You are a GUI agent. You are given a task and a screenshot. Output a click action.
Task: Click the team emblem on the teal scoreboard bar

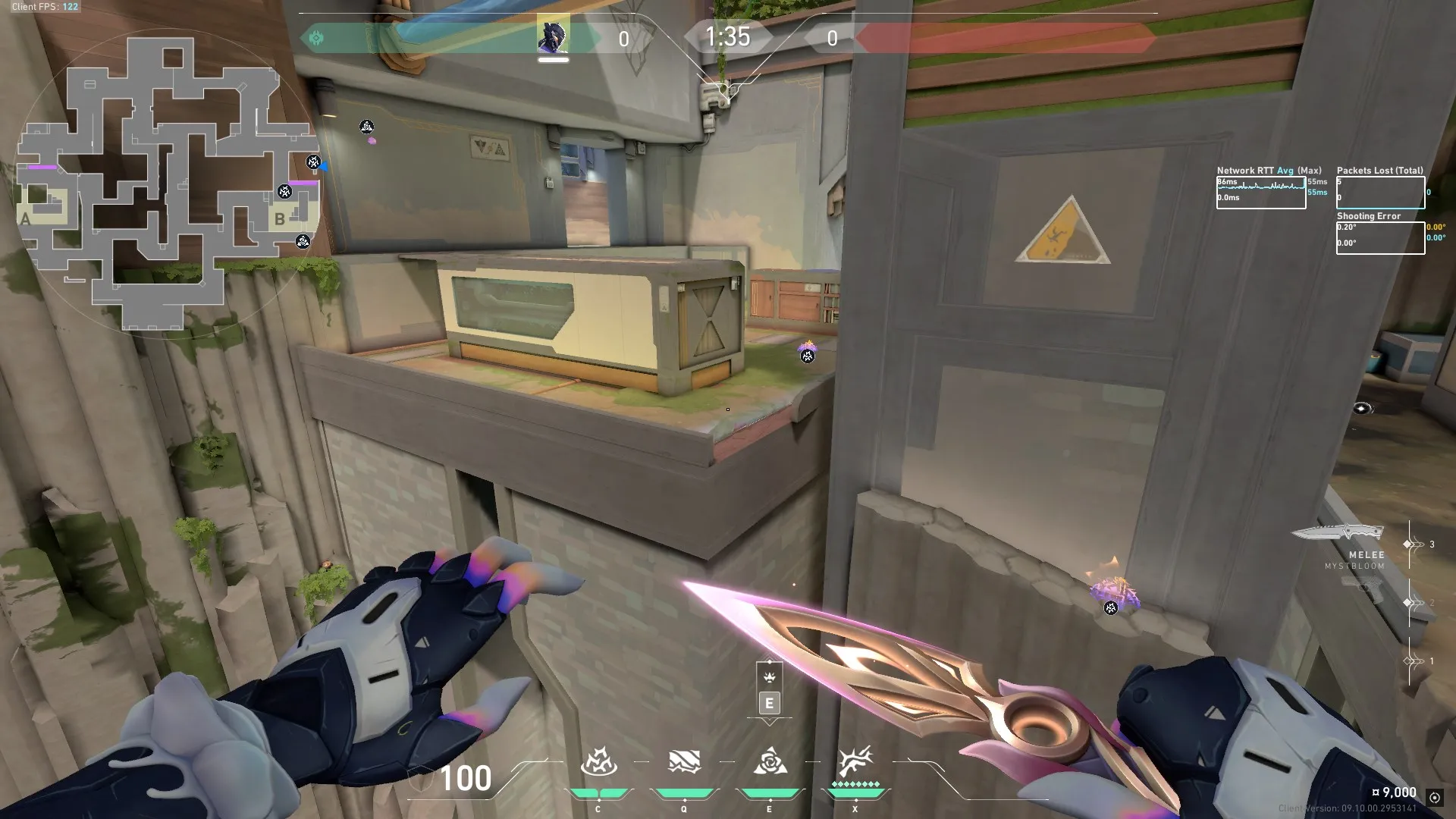pos(316,37)
